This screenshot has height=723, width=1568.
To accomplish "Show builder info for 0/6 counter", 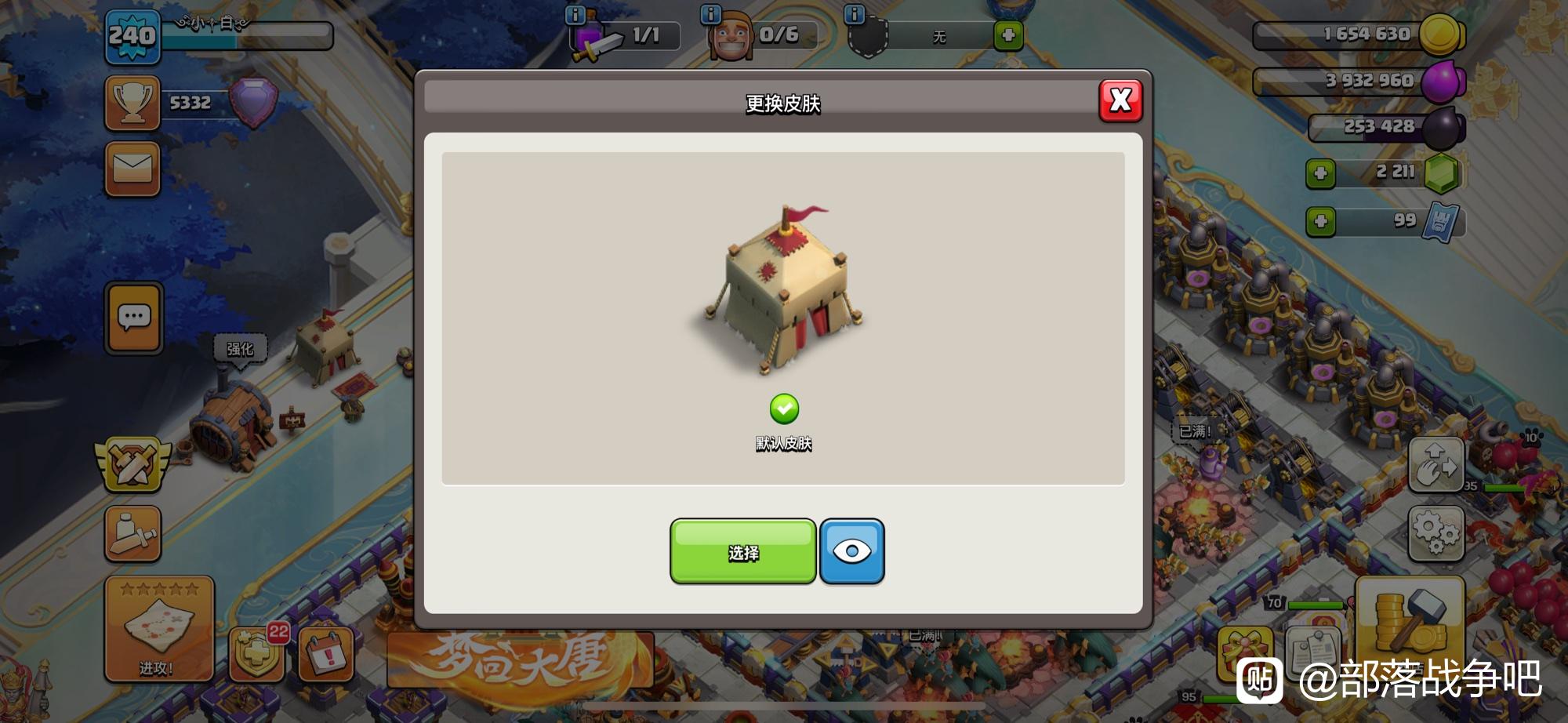I will (710, 15).
